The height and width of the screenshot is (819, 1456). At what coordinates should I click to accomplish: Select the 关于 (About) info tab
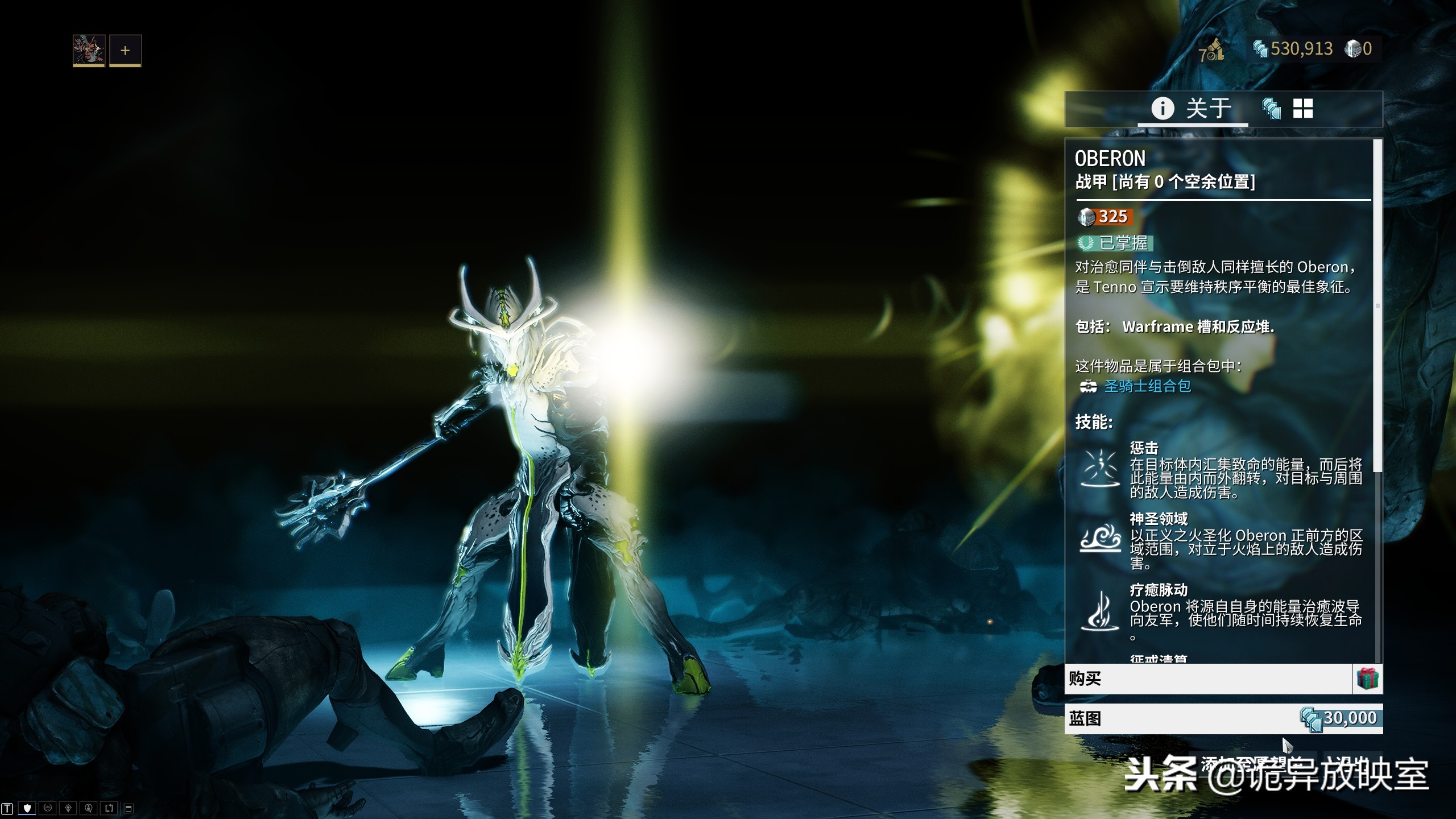pos(1192,108)
